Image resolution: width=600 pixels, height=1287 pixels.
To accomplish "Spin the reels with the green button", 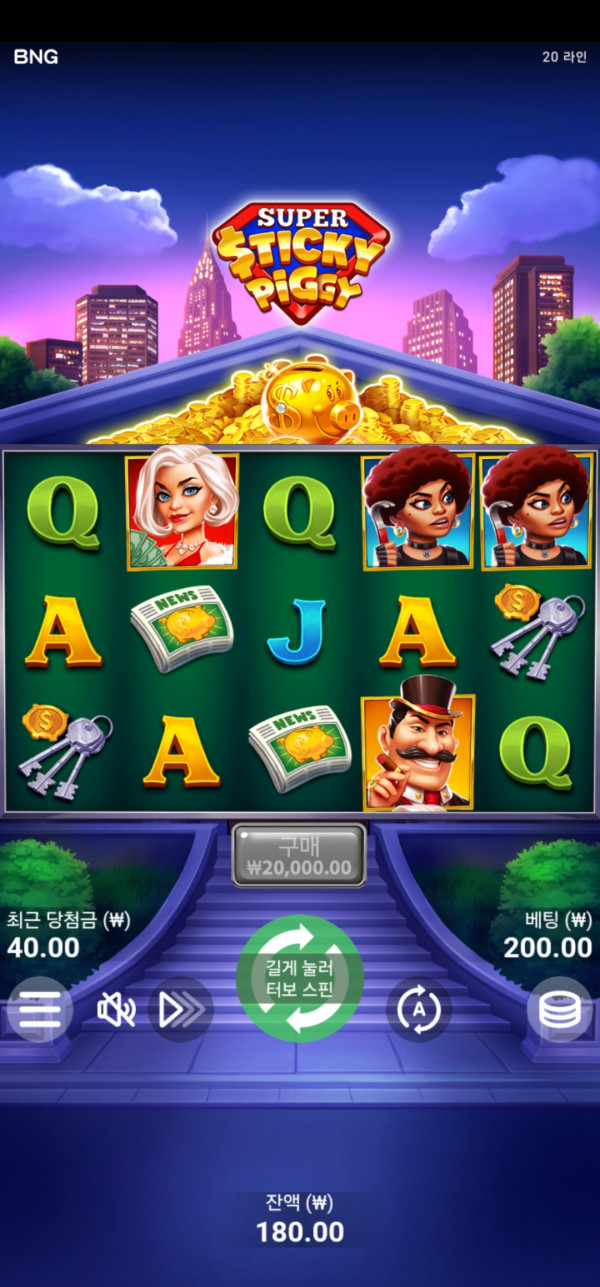I will click(300, 978).
